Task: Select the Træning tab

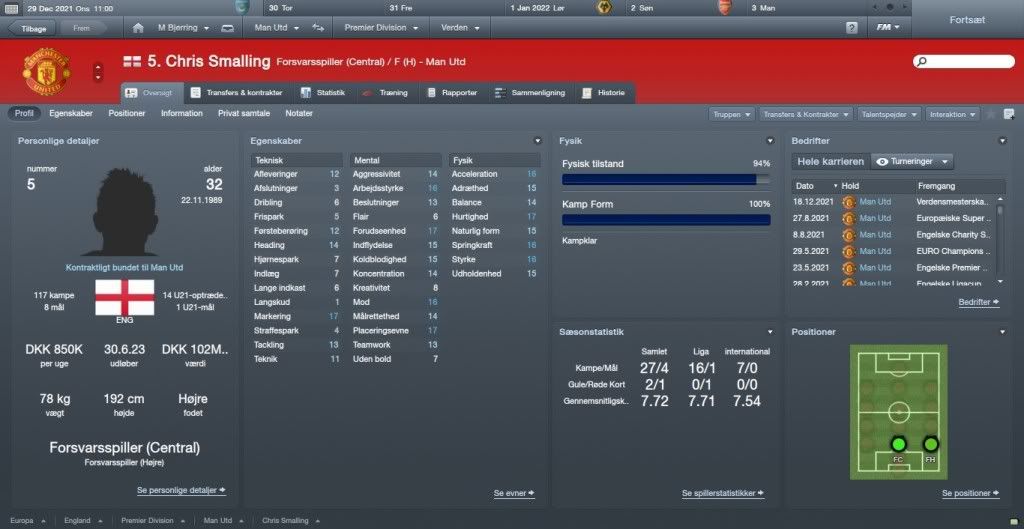Action: click(388, 93)
